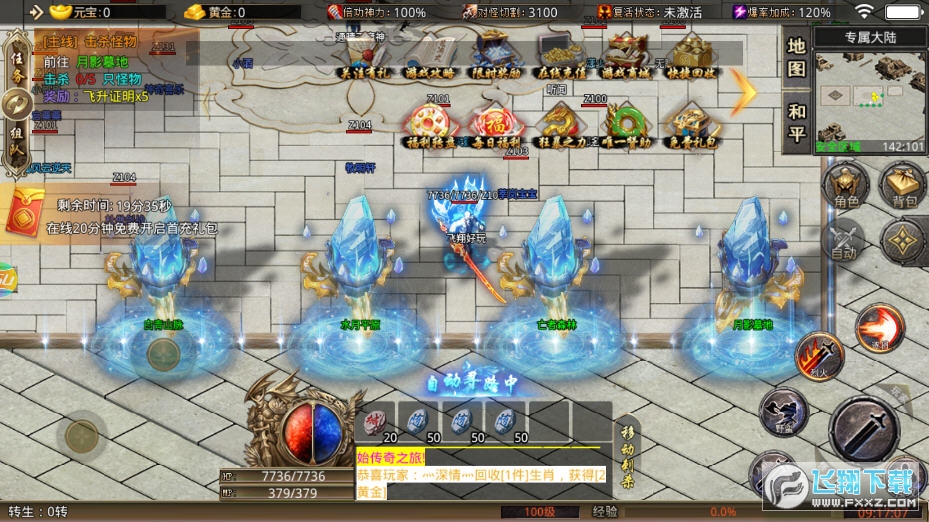Open the 角色 character sheet
This screenshot has height=522, width=929.
point(846,188)
